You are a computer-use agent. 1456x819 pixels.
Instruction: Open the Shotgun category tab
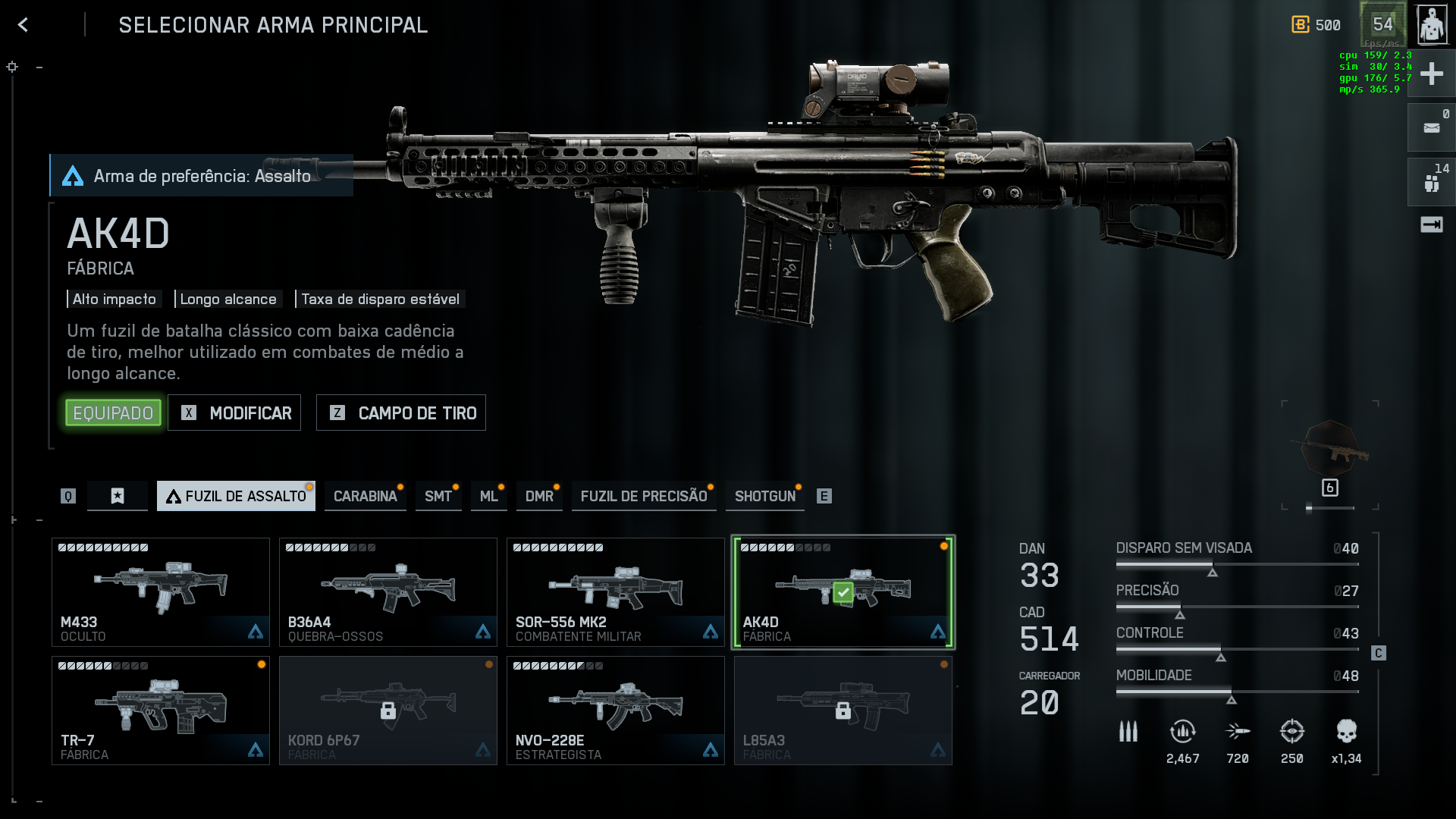coord(765,496)
